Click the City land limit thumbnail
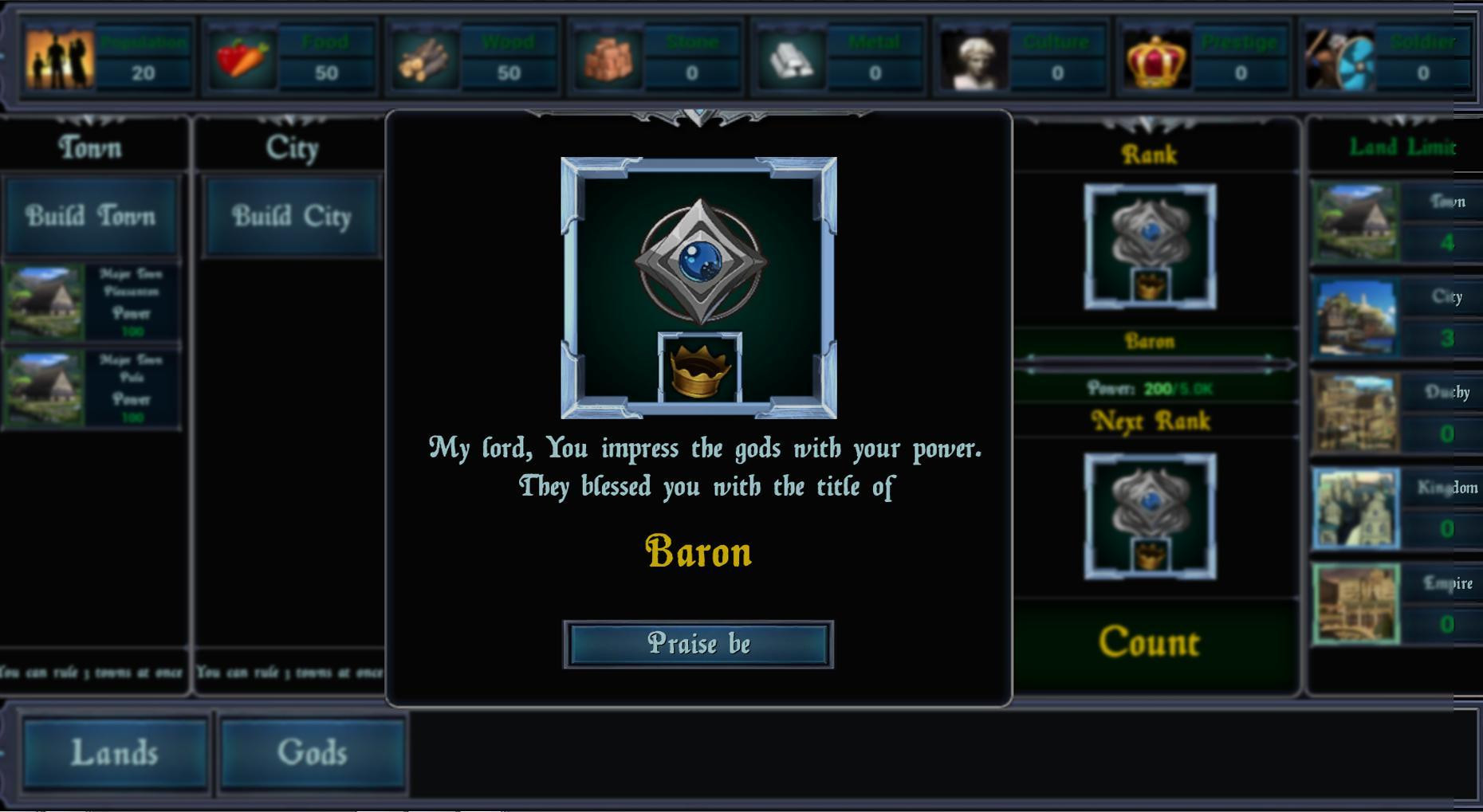 tap(1355, 317)
